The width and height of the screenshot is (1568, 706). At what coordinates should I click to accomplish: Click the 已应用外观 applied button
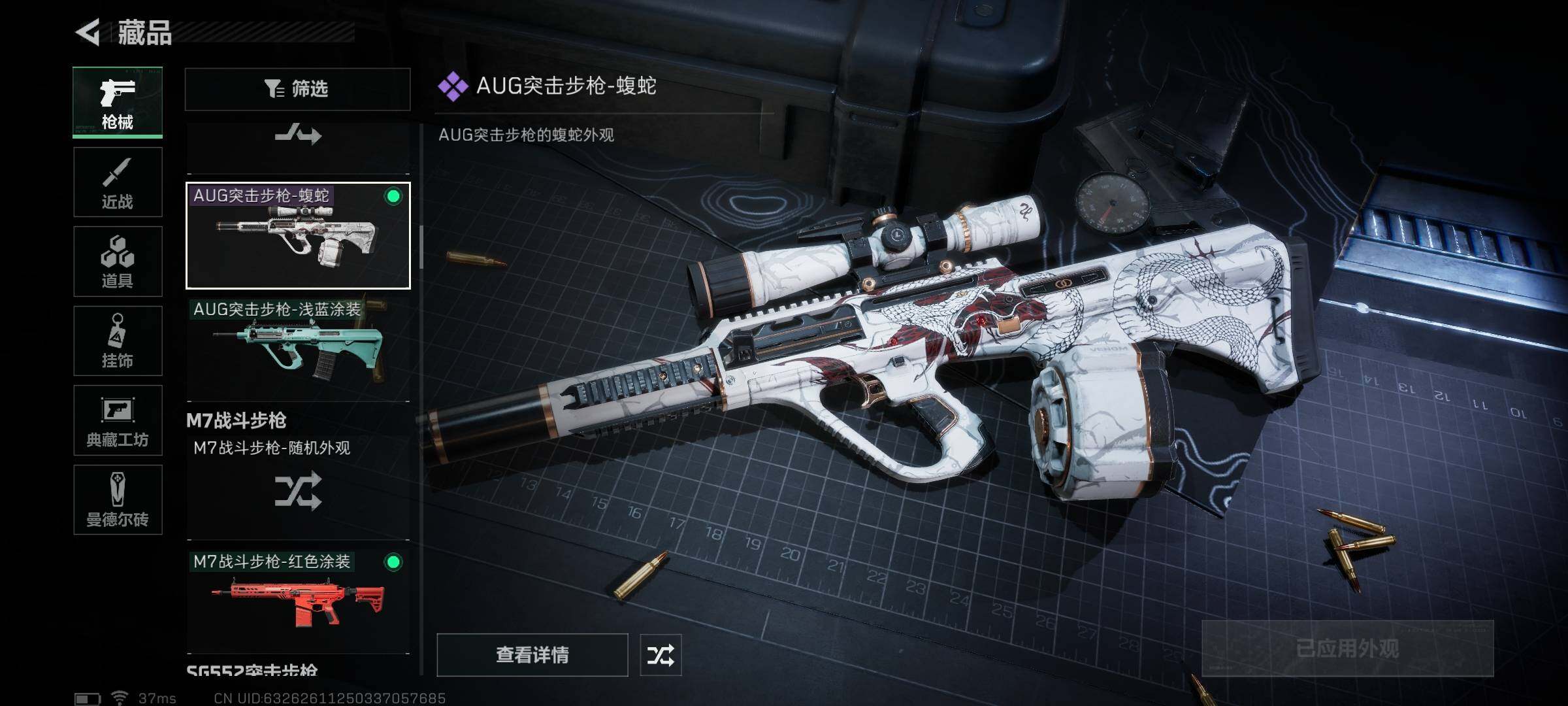pyautogui.click(x=1347, y=648)
